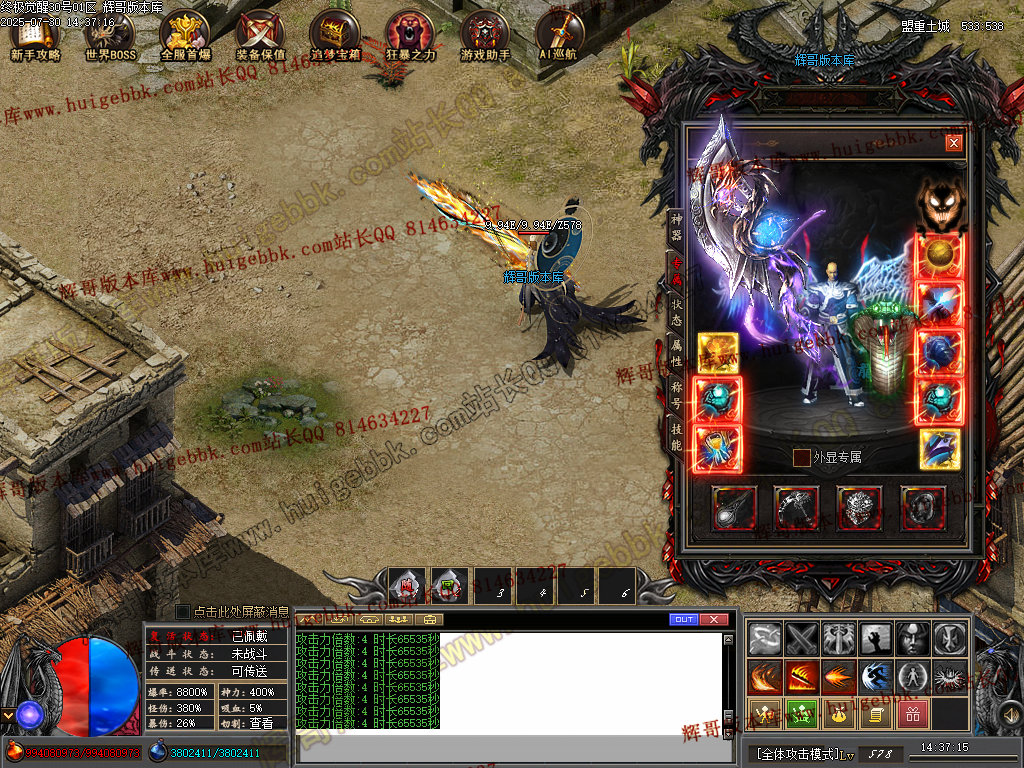
Task: Close the chat log window
Action: (713, 620)
